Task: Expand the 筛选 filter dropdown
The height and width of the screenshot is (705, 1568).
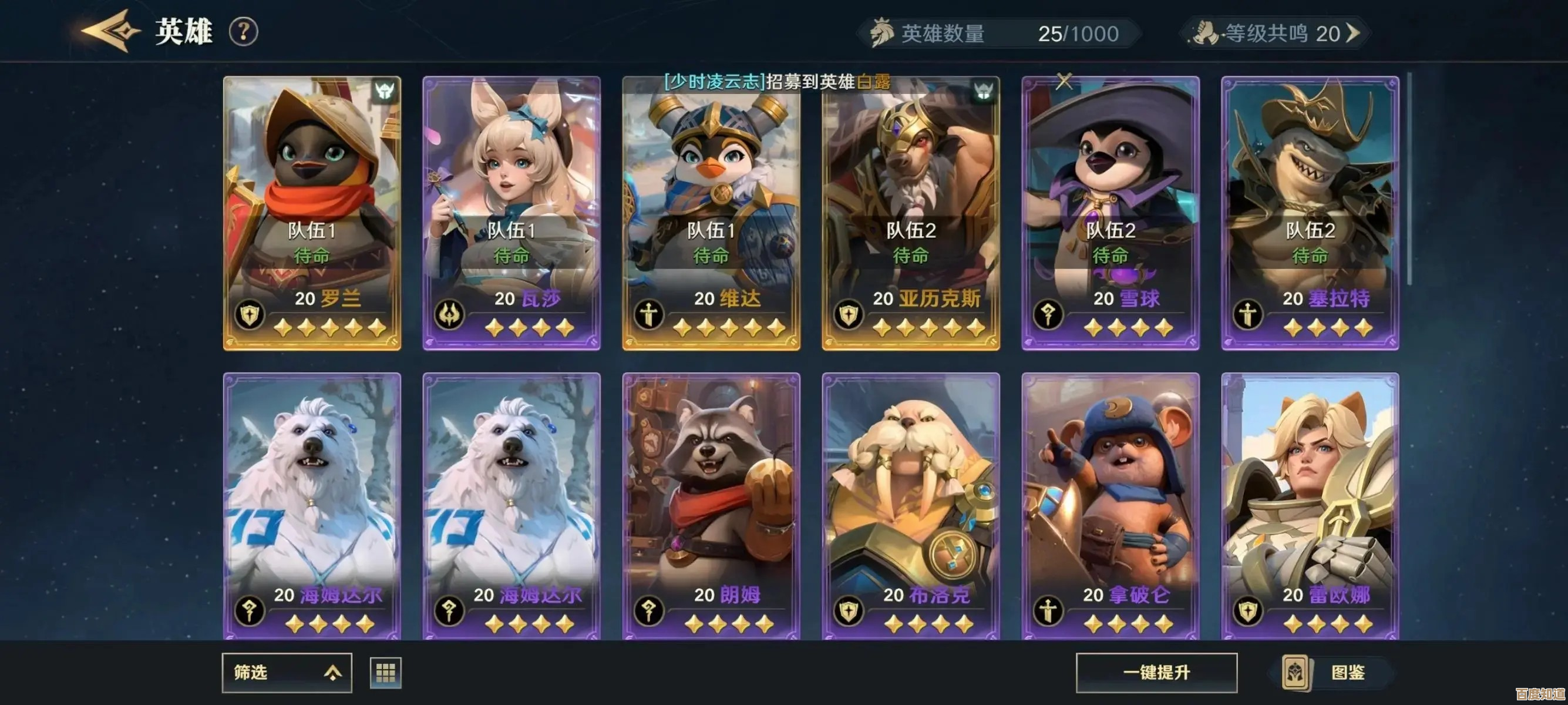Action: [x=287, y=673]
